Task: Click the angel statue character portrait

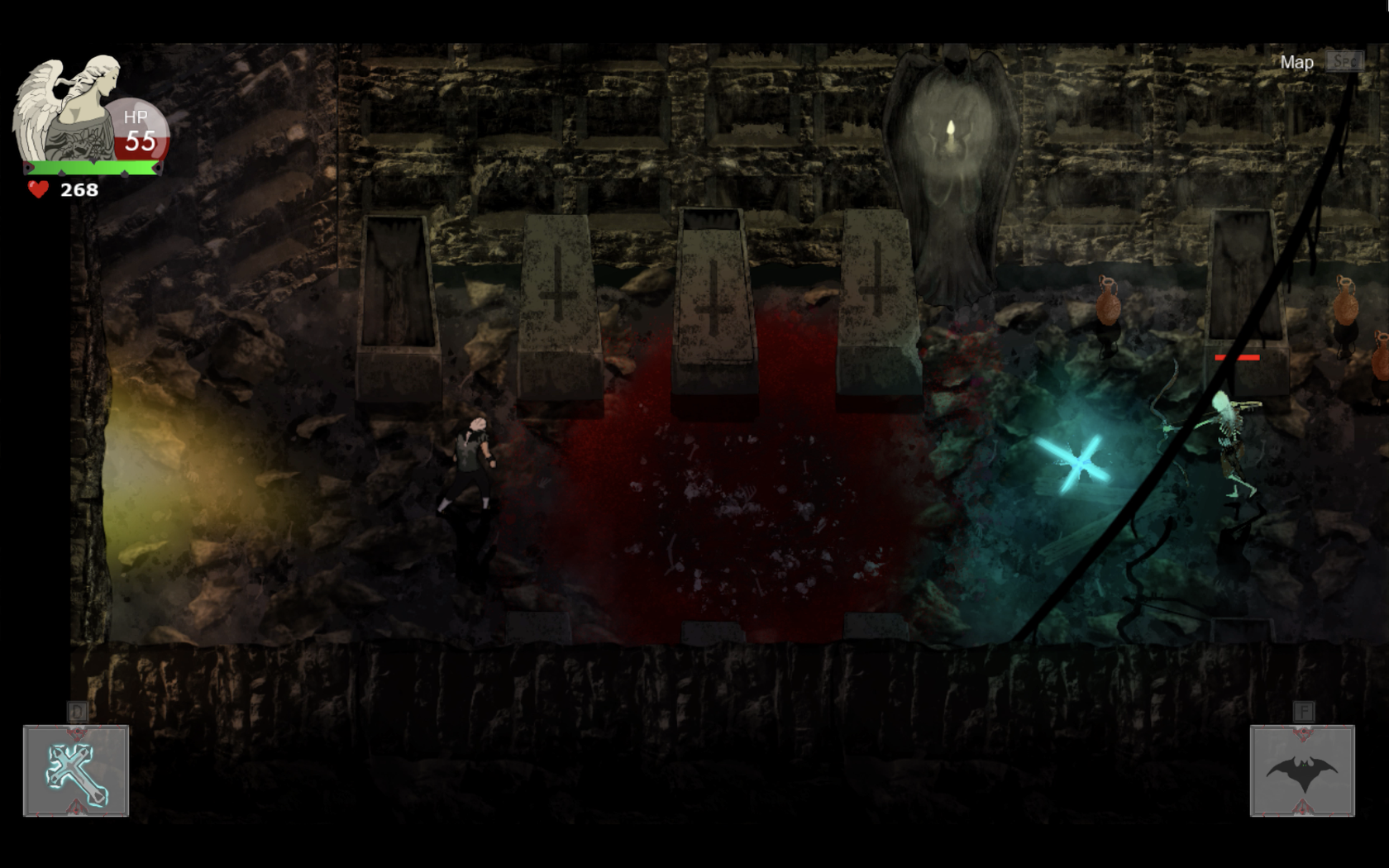Action: 68,107
